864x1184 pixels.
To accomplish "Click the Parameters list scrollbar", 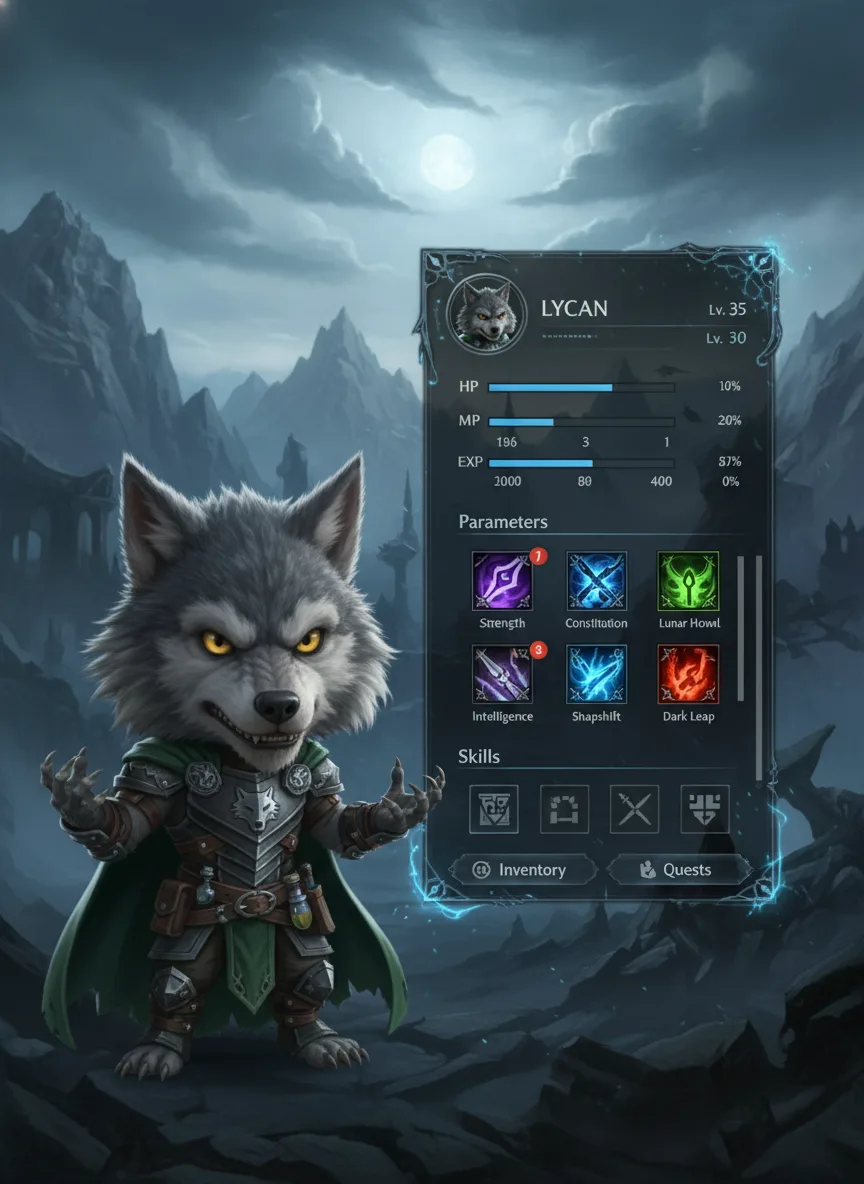I will [742, 628].
